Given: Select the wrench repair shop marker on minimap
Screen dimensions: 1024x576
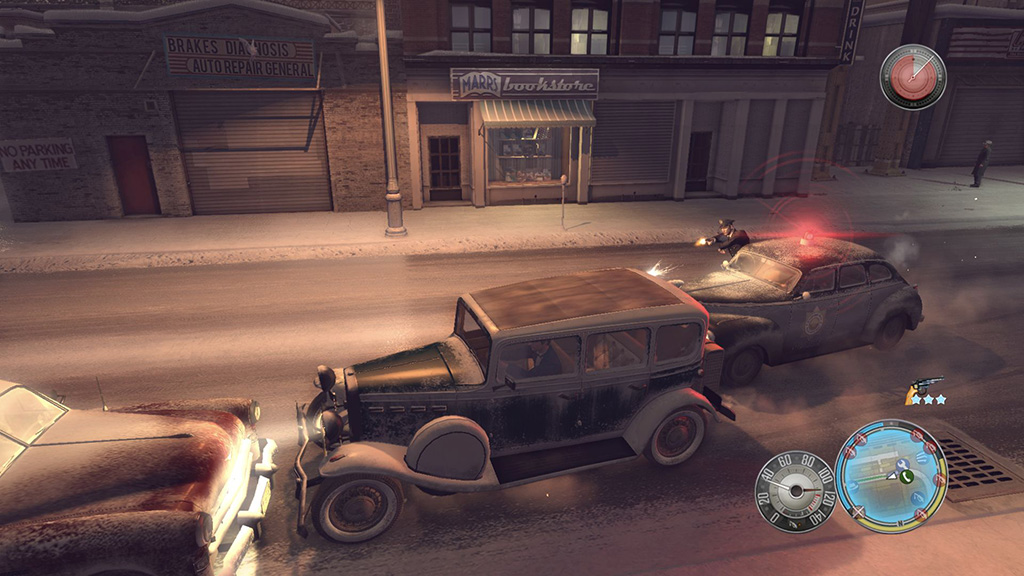Looking at the screenshot, I should coord(903,464).
